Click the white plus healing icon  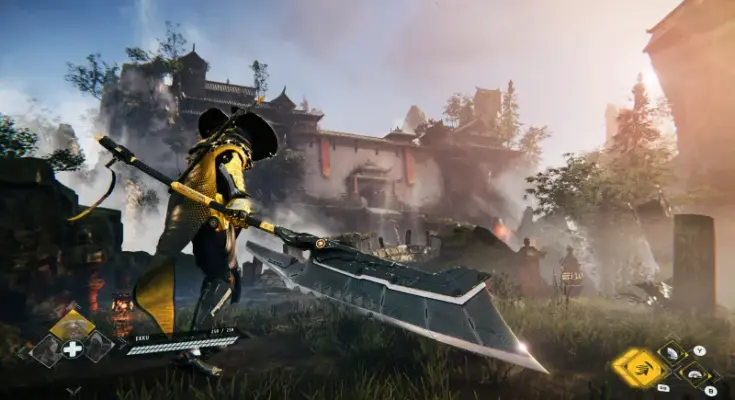coord(73,348)
